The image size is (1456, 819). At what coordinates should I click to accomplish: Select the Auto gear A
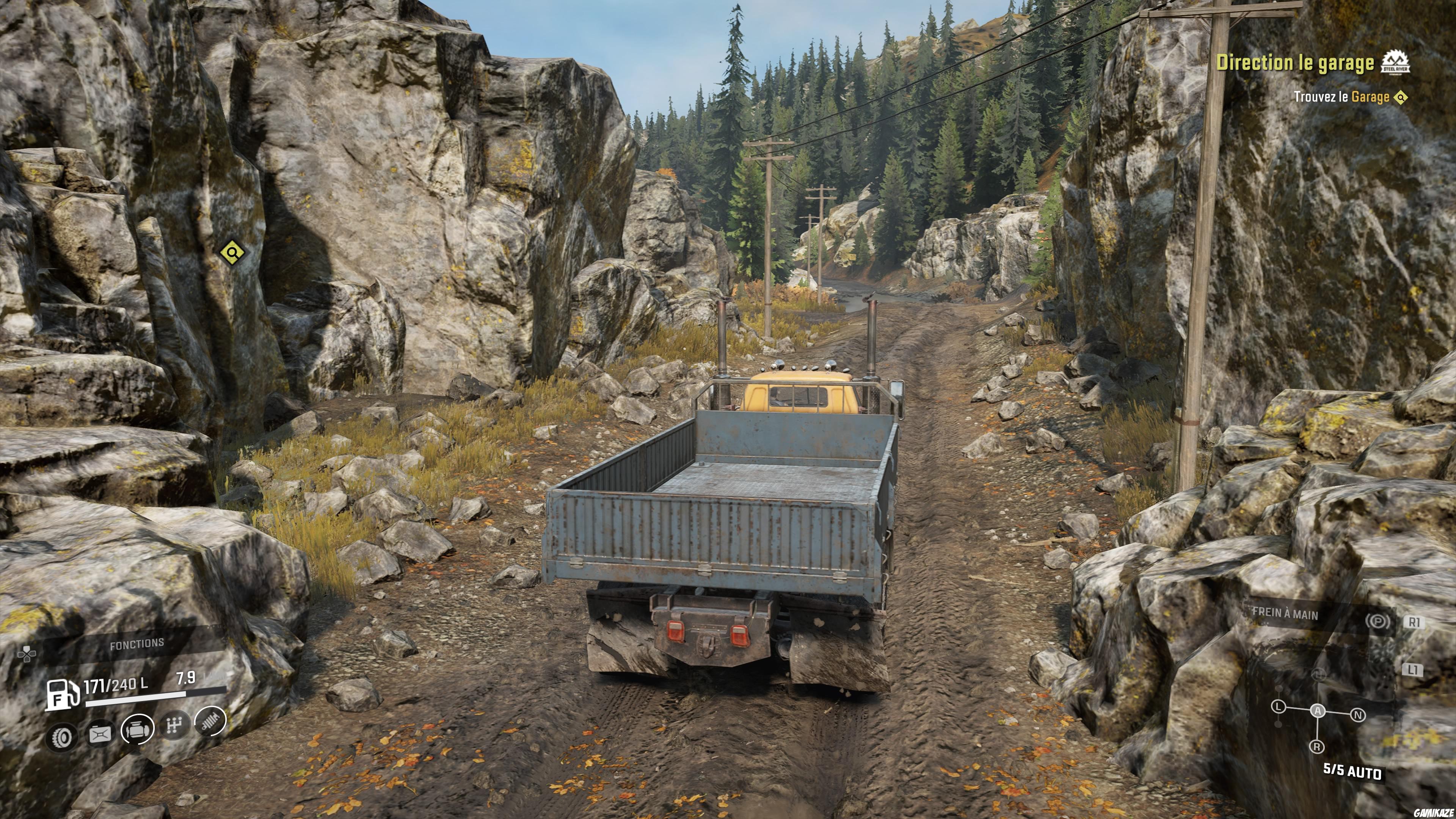click(x=1318, y=711)
